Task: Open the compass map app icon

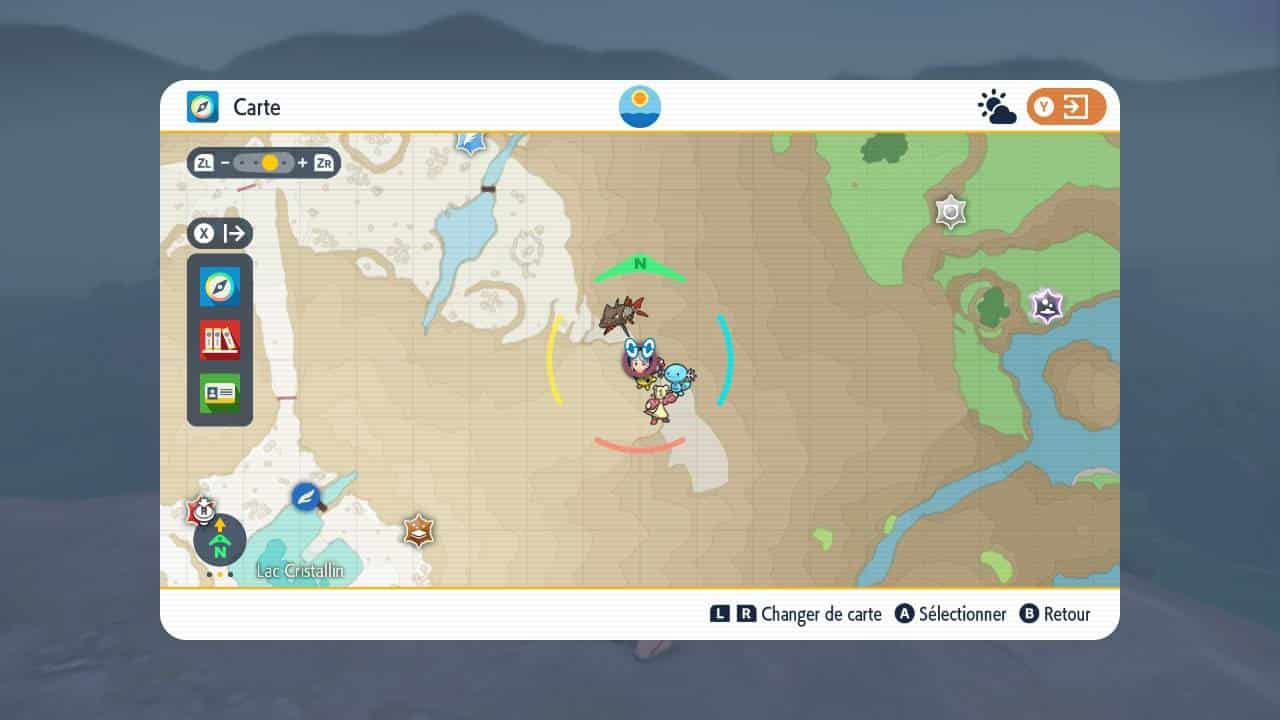Action: 219,287
